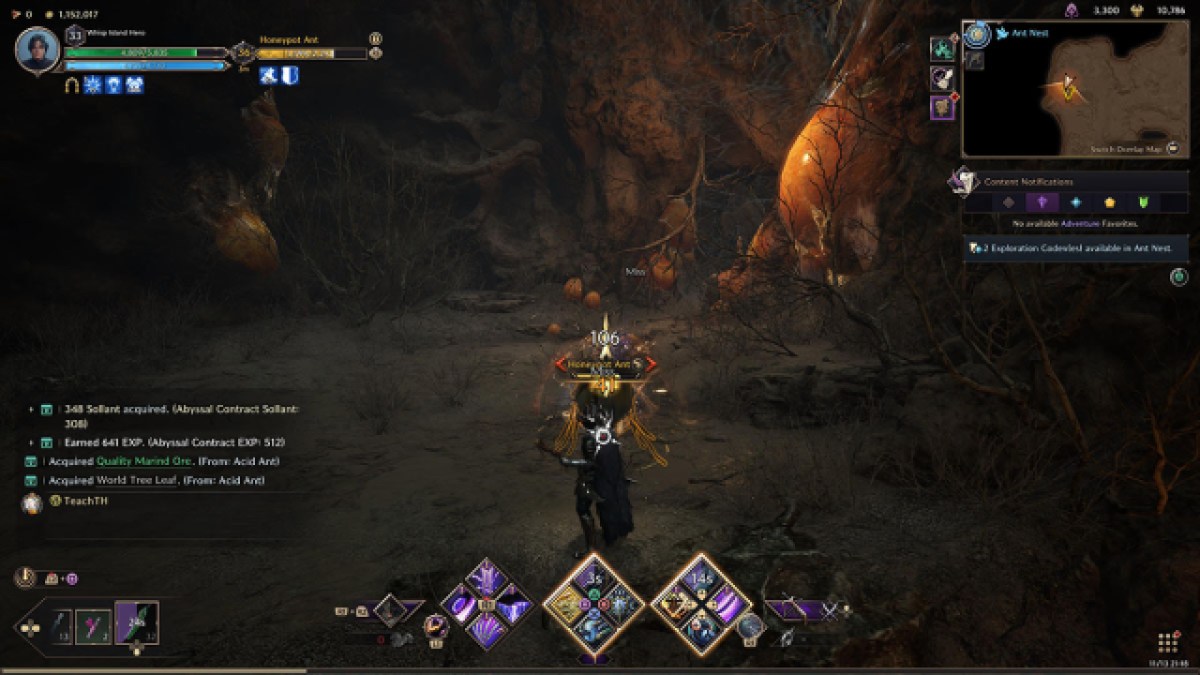Open the player character portrait

(x=38, y=51)
